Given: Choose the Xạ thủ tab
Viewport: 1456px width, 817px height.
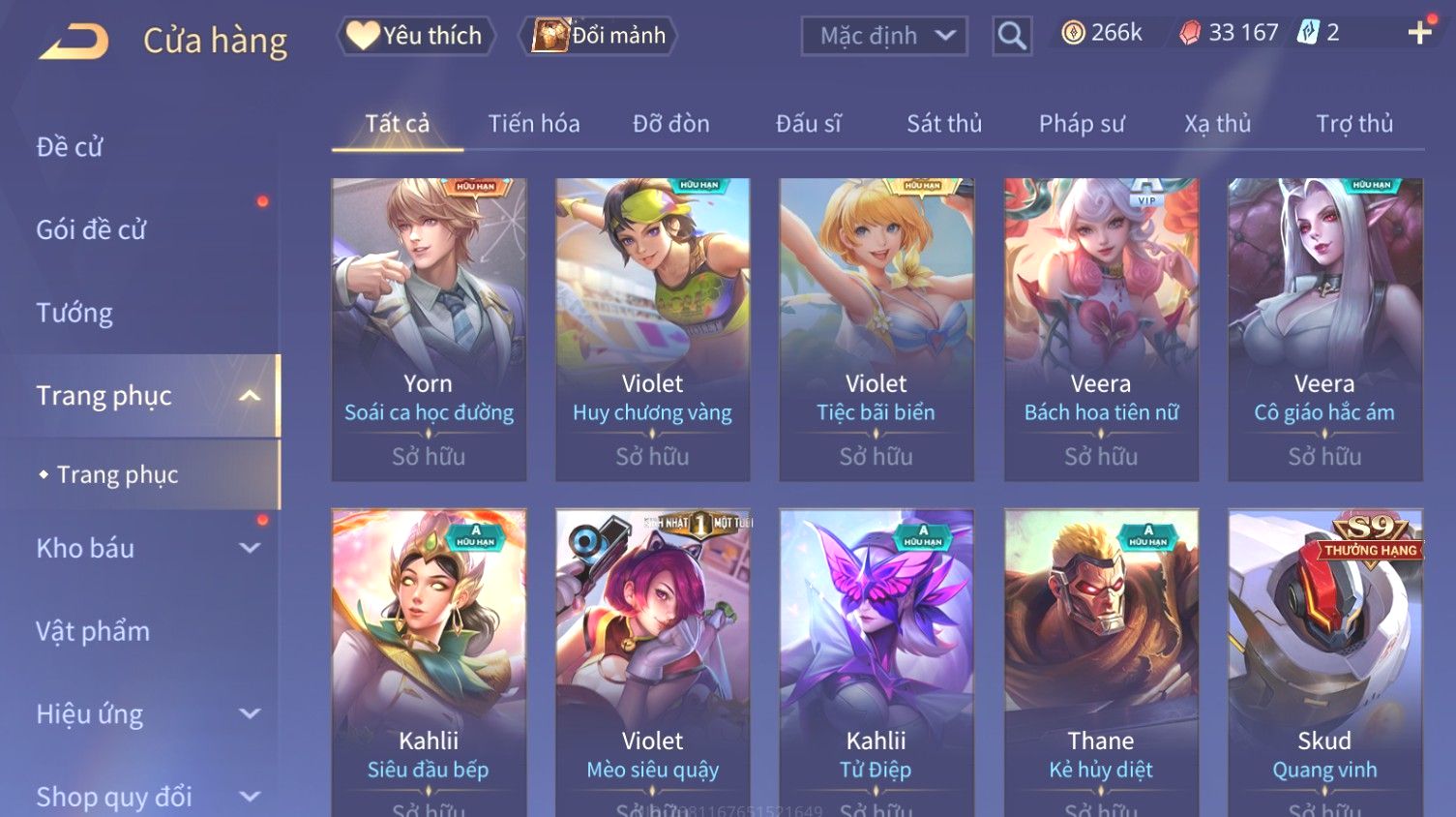Looking at the screenshot, I should pos(1218,124).
